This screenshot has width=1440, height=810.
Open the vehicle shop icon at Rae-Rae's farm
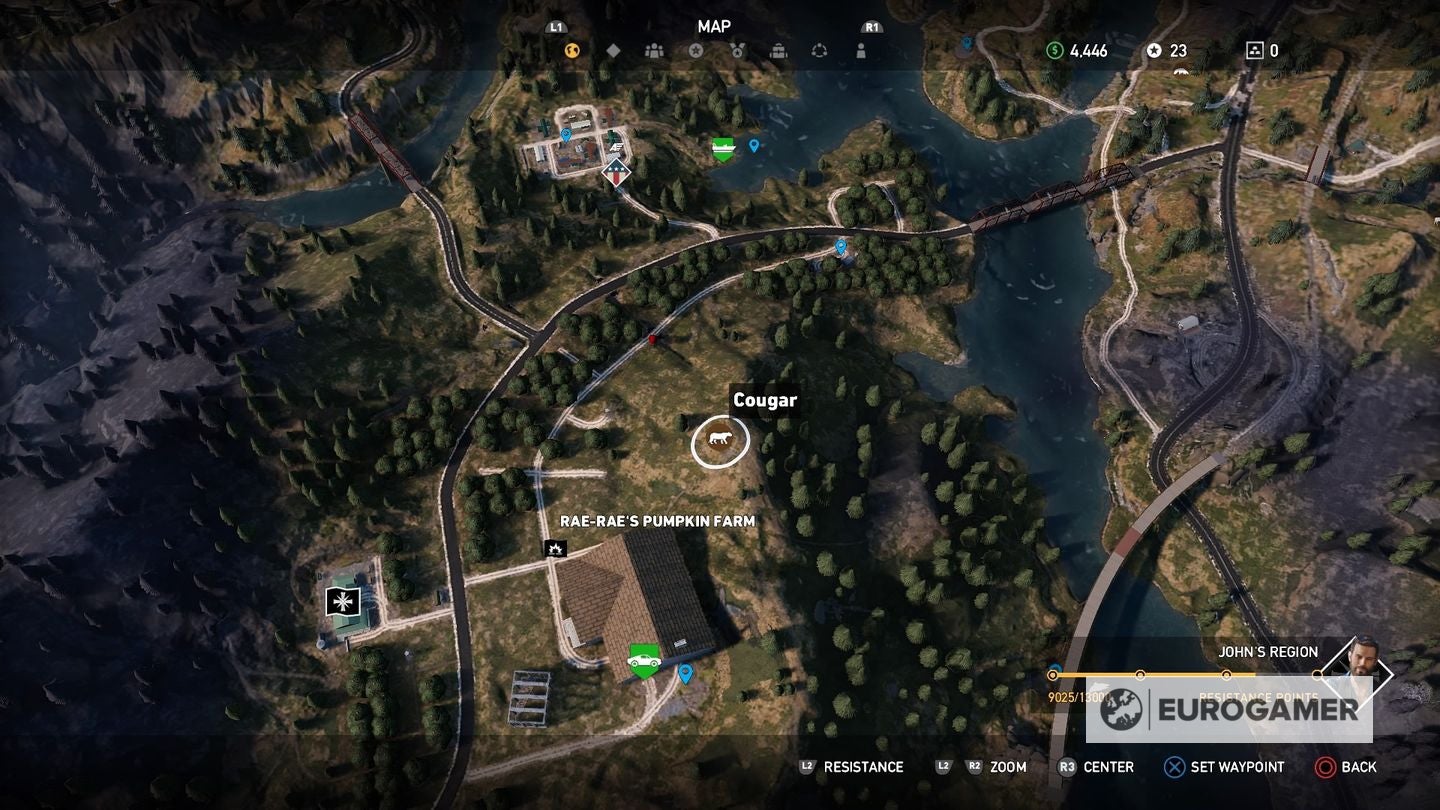tap(645, 661)
